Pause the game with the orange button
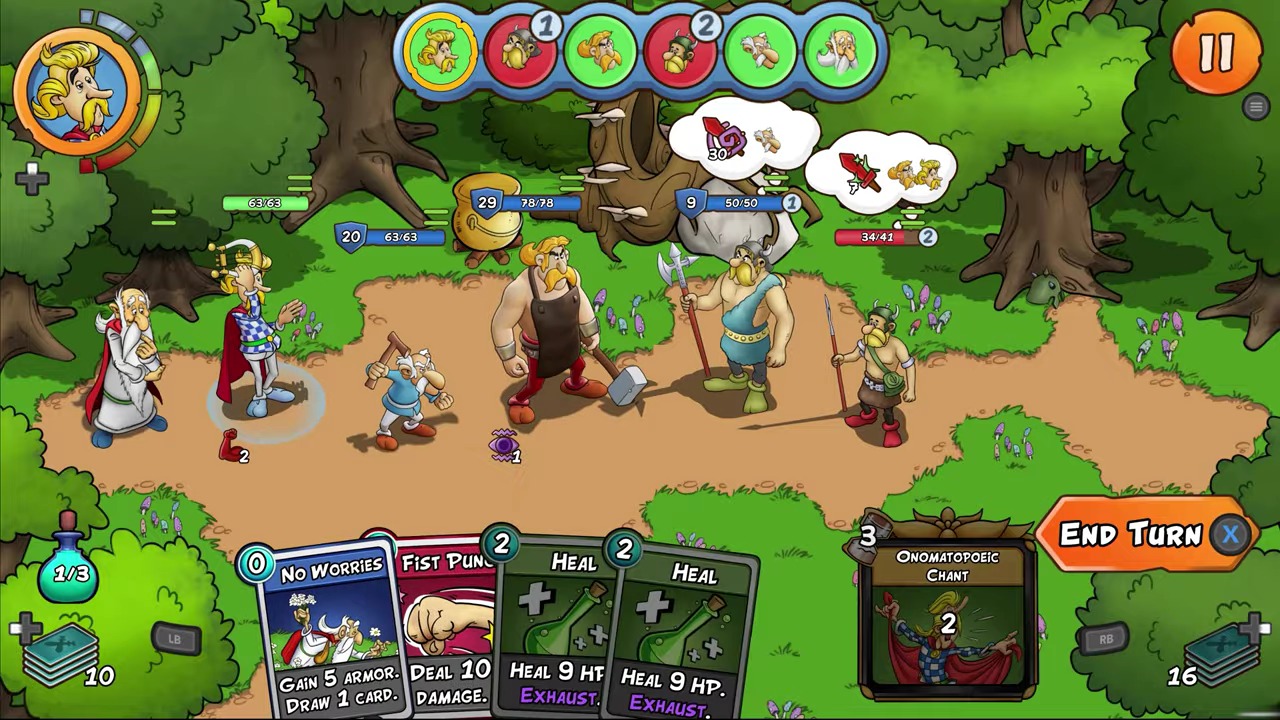This screenshot has width=1280, height=720. pos(1215,52)
